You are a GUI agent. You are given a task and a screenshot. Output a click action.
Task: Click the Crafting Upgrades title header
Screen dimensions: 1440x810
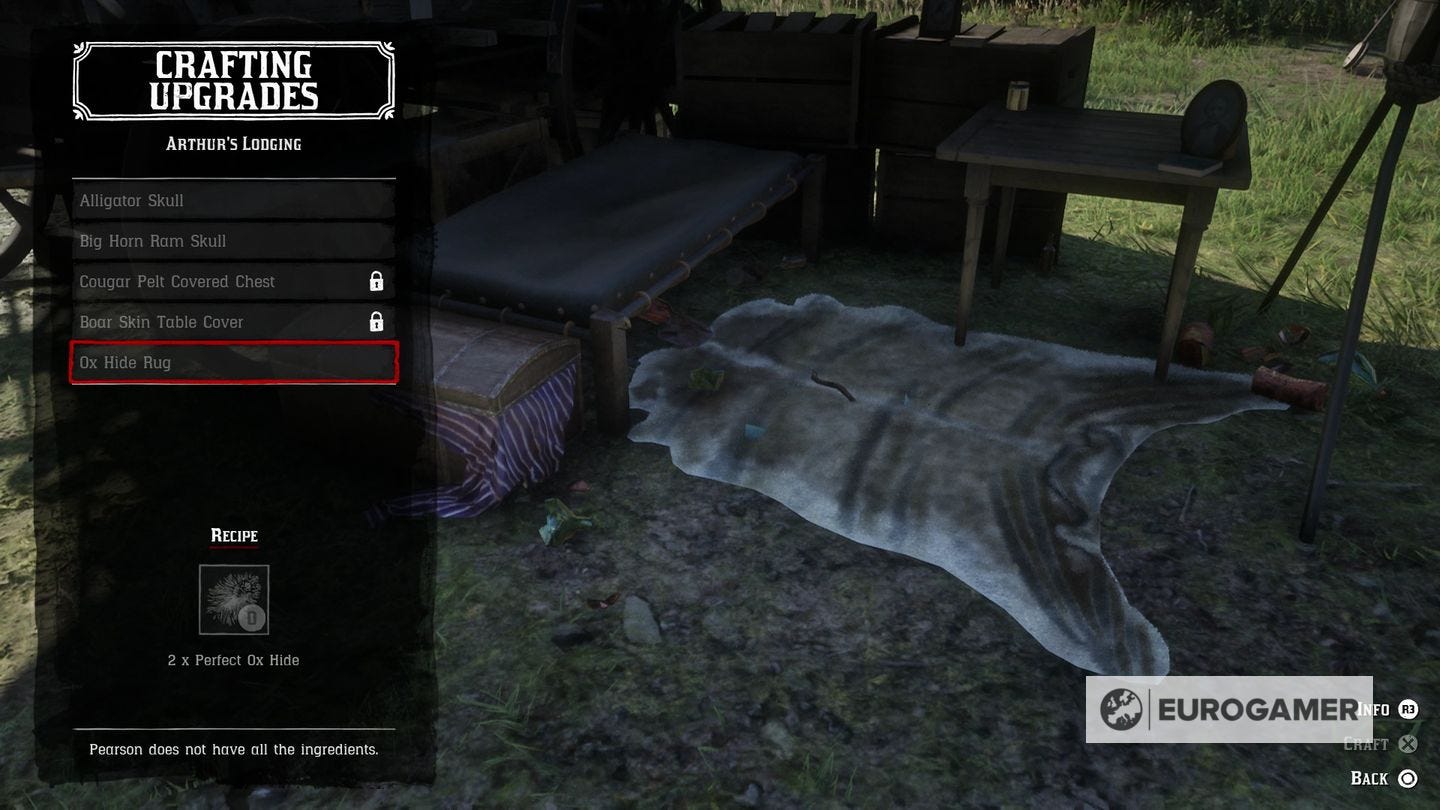click(x=233, y=81)
